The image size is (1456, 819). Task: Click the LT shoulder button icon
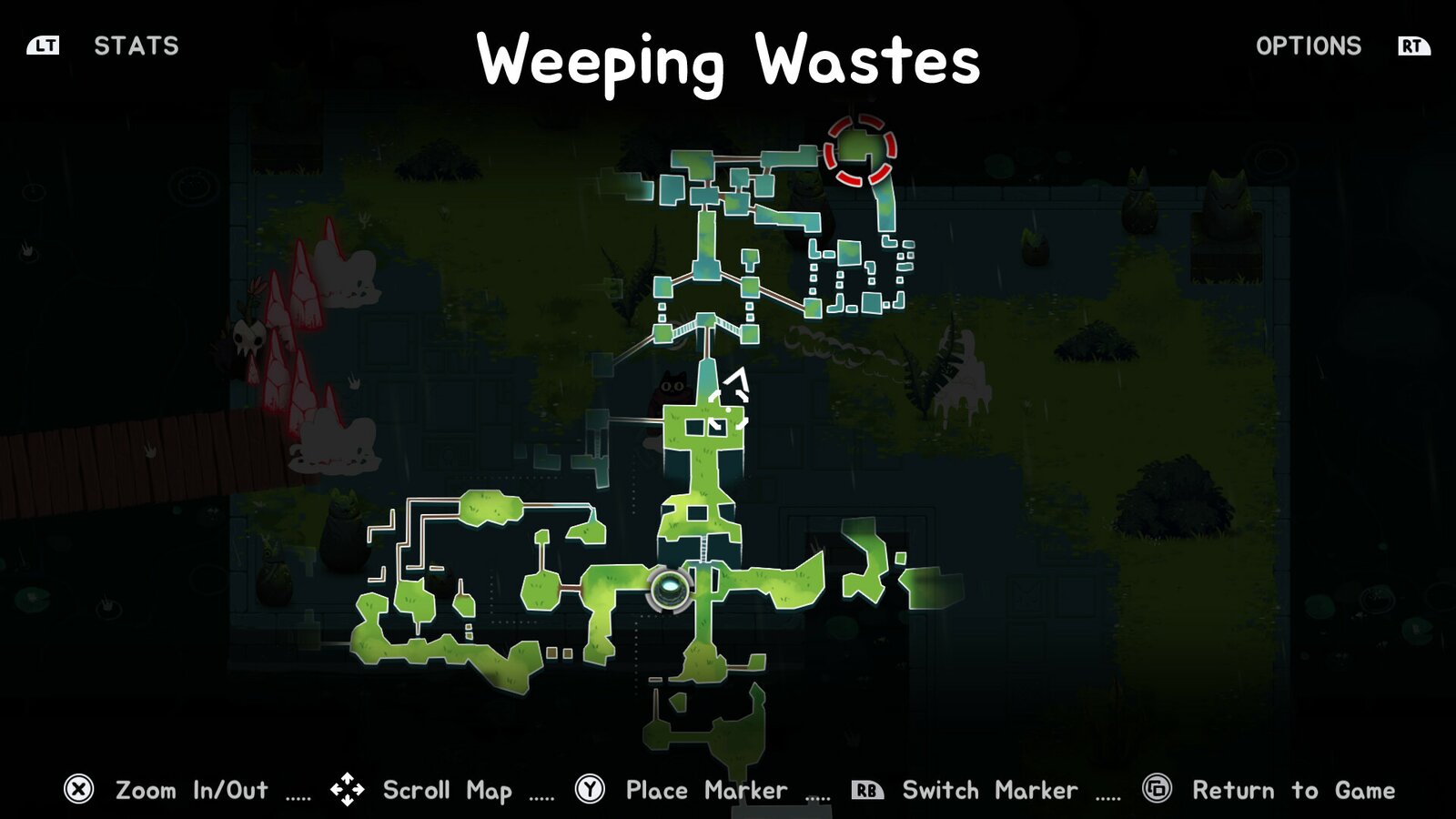pos(44,46)
